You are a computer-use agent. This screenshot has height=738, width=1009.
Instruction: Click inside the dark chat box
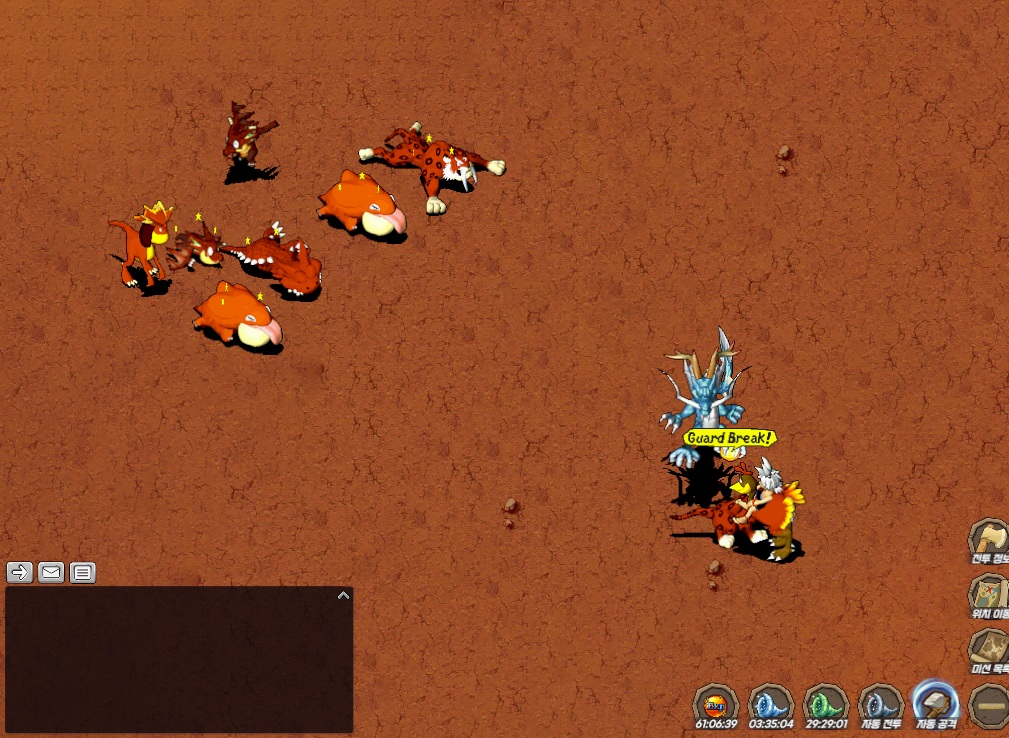click(x=178, y=660)
